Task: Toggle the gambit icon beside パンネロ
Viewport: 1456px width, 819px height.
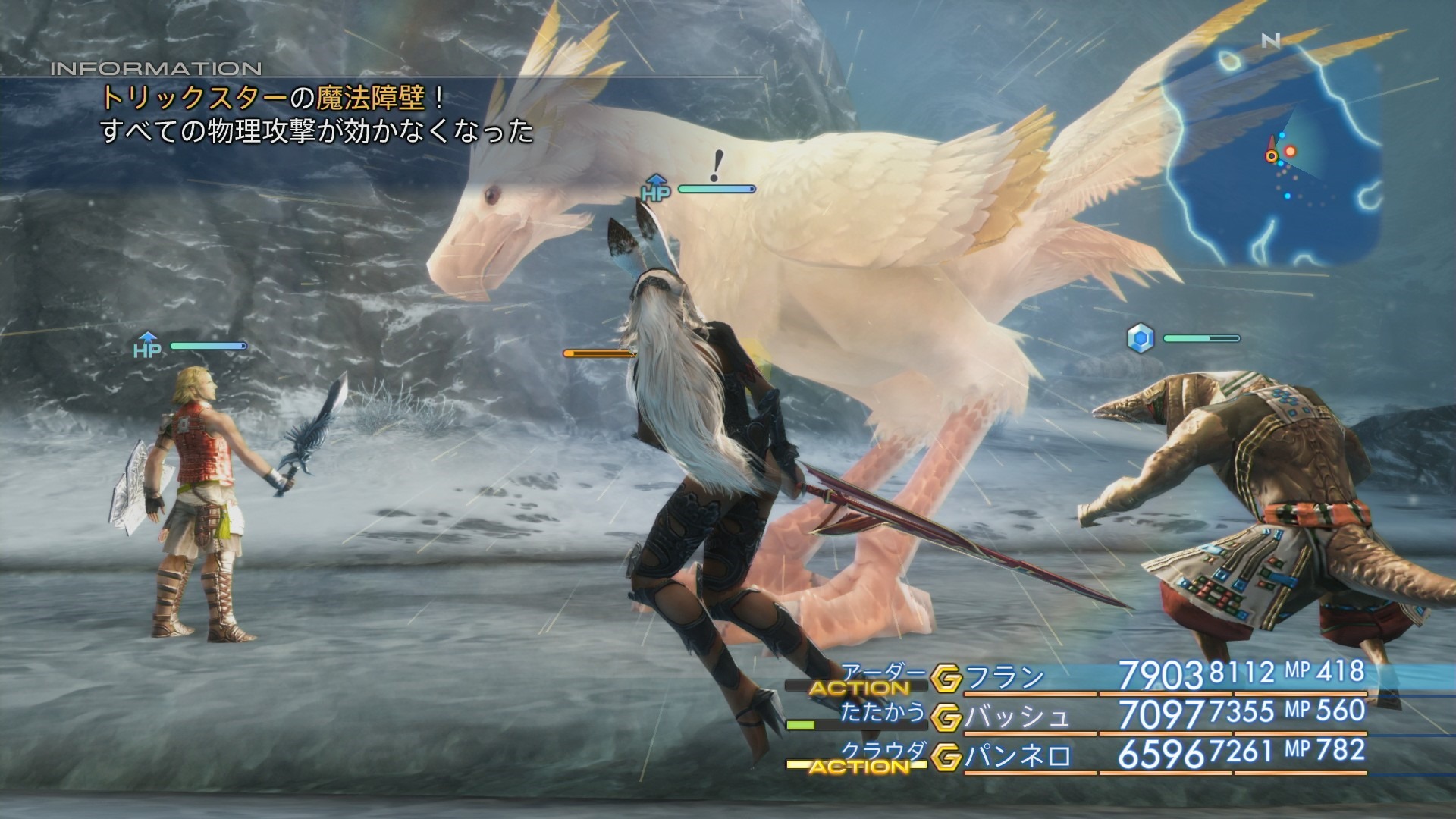Action: pyautogui.click(x=946, y=757)
